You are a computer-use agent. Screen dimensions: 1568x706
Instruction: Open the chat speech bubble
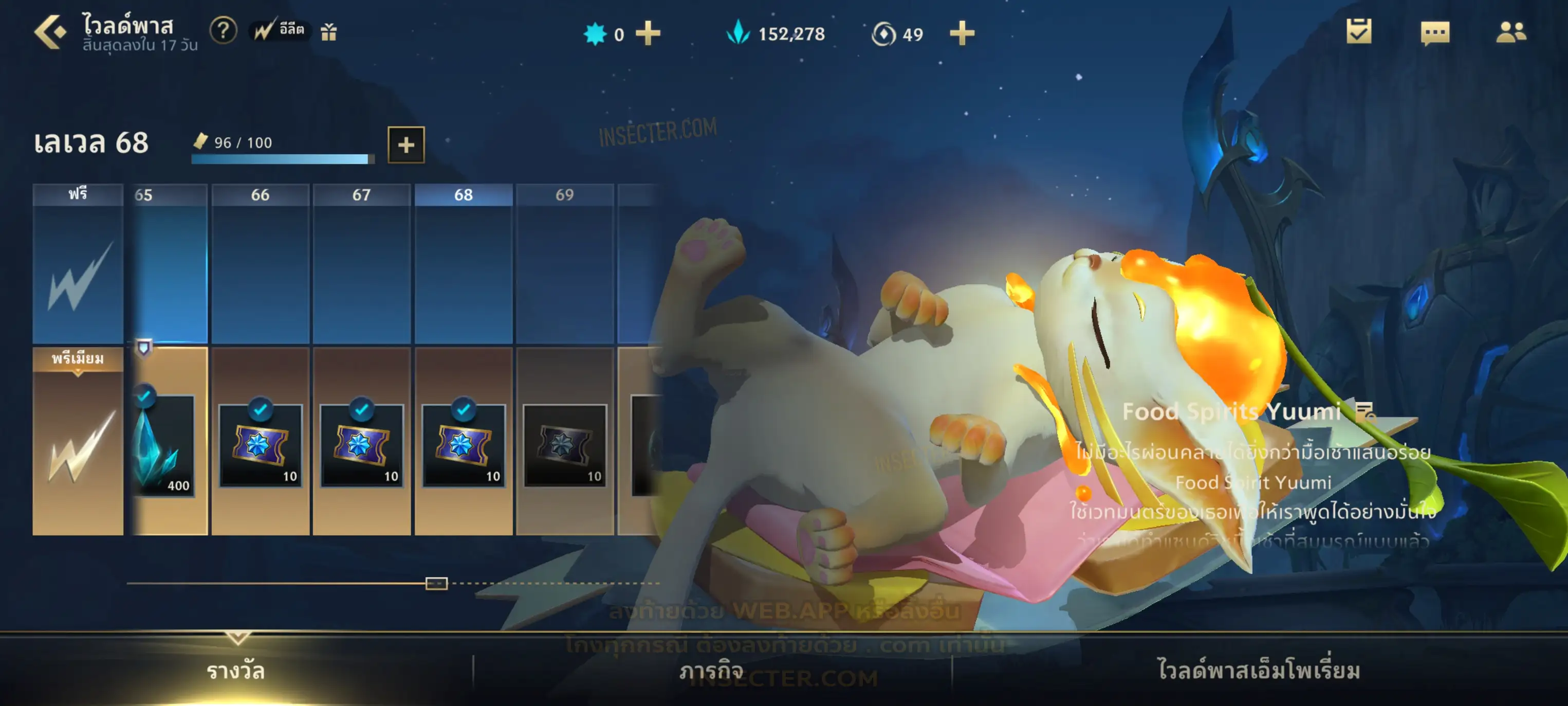coord(1435,33)
